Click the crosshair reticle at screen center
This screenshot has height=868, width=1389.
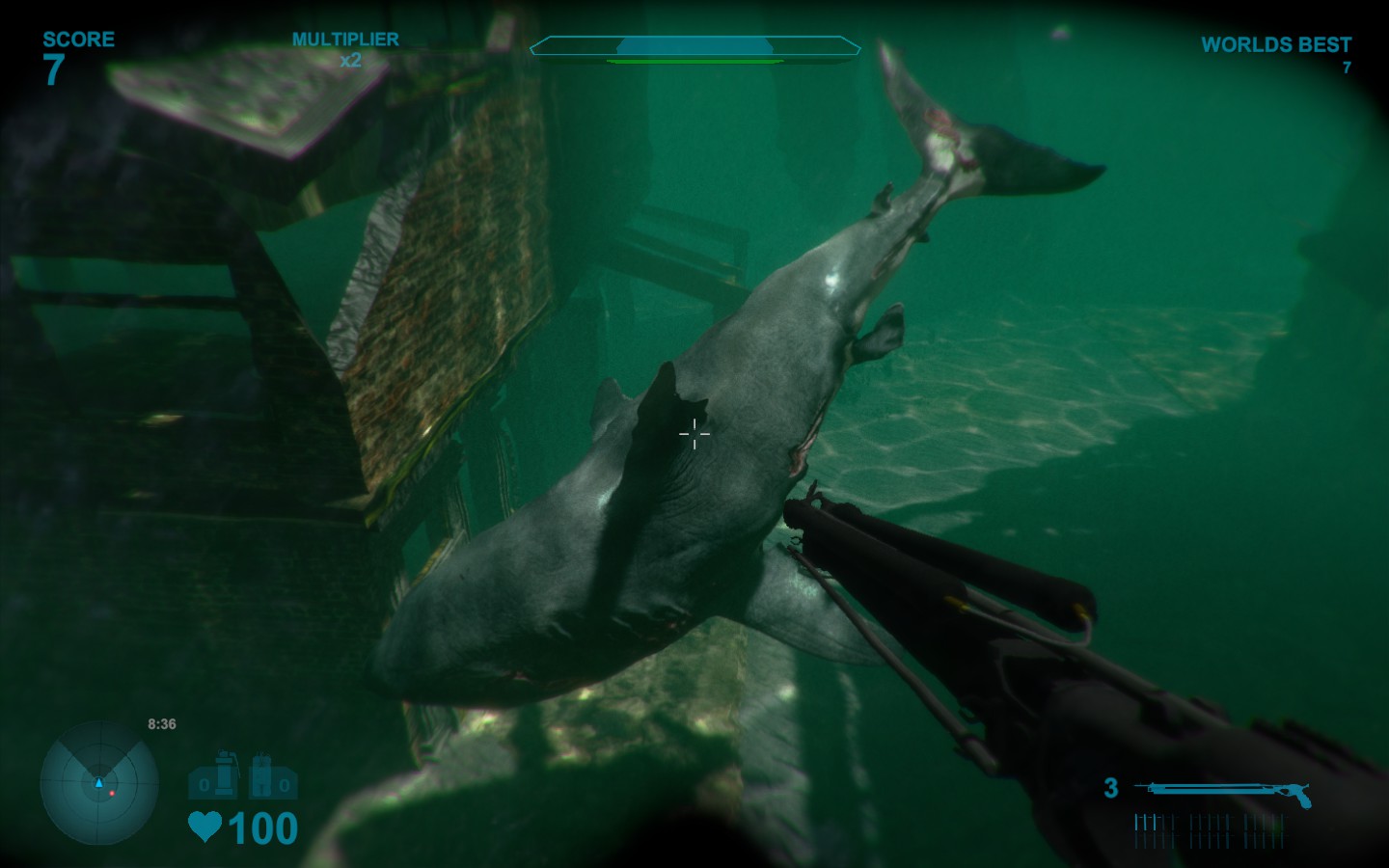point(694,434)
